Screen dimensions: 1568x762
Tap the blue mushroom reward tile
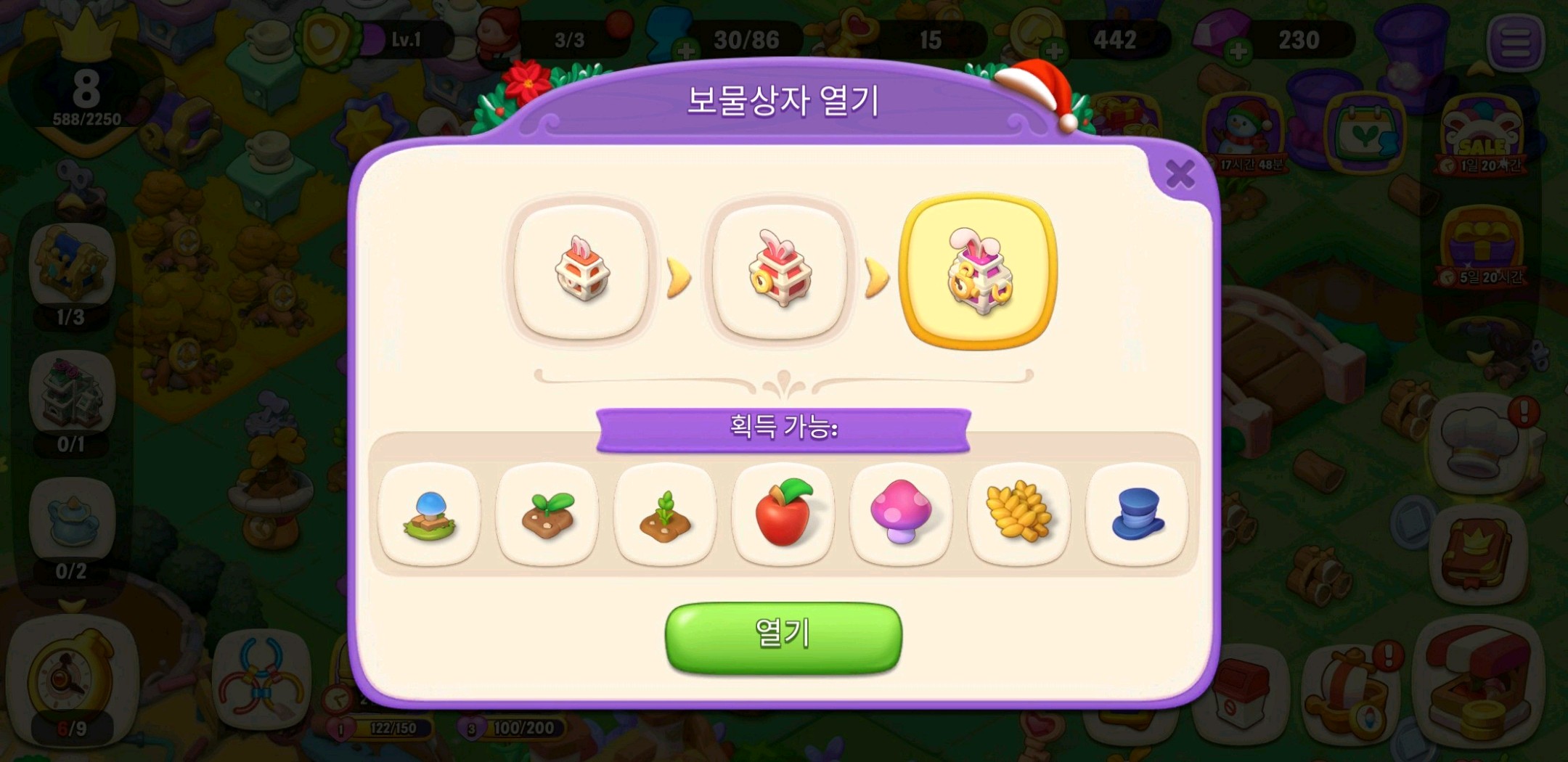pyautogui.click(x=430, y=515)
